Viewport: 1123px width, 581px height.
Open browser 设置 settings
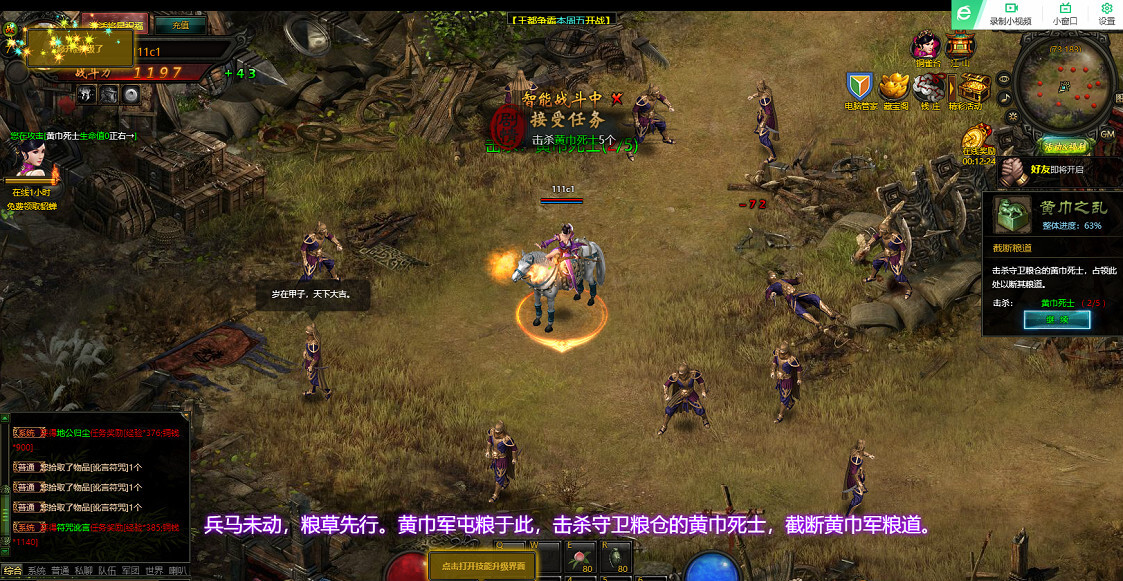pyautogui.click(x=1107, y=14)
